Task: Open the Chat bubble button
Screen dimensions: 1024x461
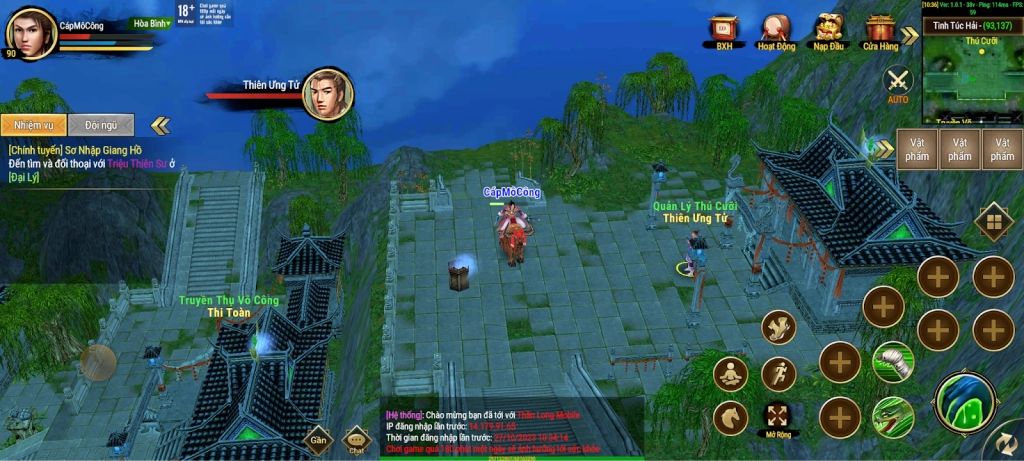Action: point(357,439)
